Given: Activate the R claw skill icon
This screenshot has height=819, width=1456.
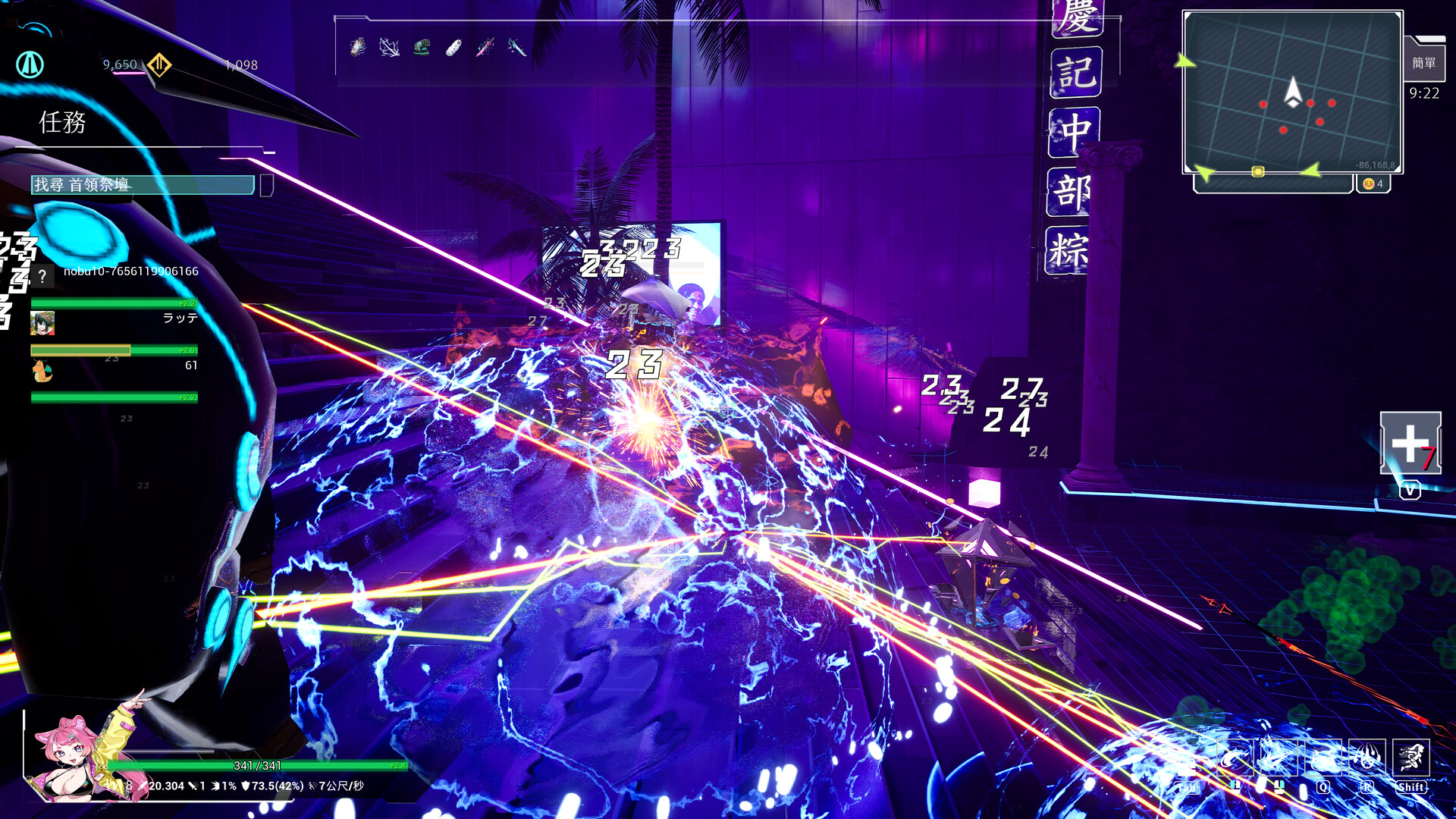Looking at the screenshot, I should [x=1367, y=757].
